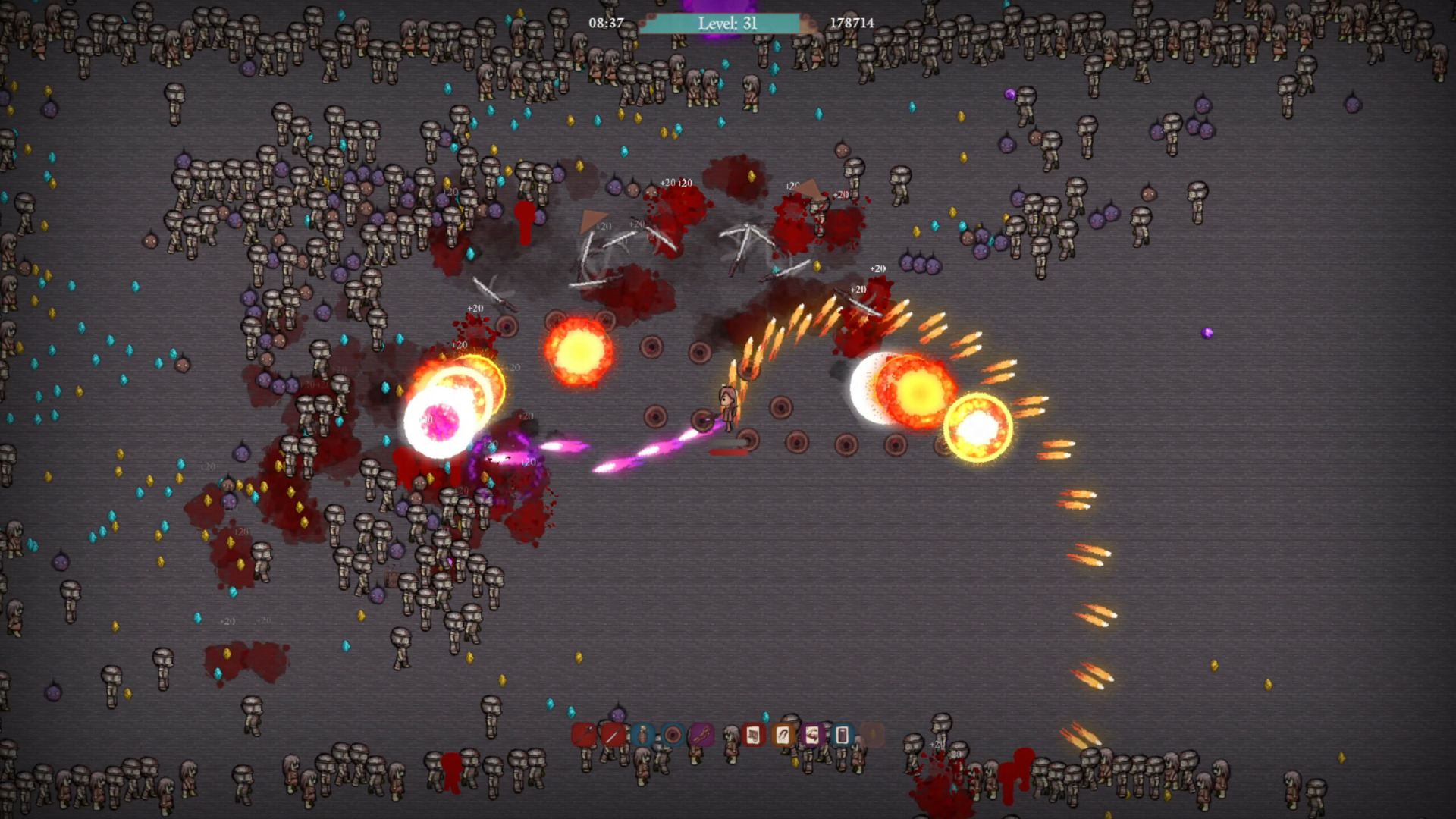Choose the purple-bordered passive card
This screenshot has height=819, width=1456.
pos(812,734)
